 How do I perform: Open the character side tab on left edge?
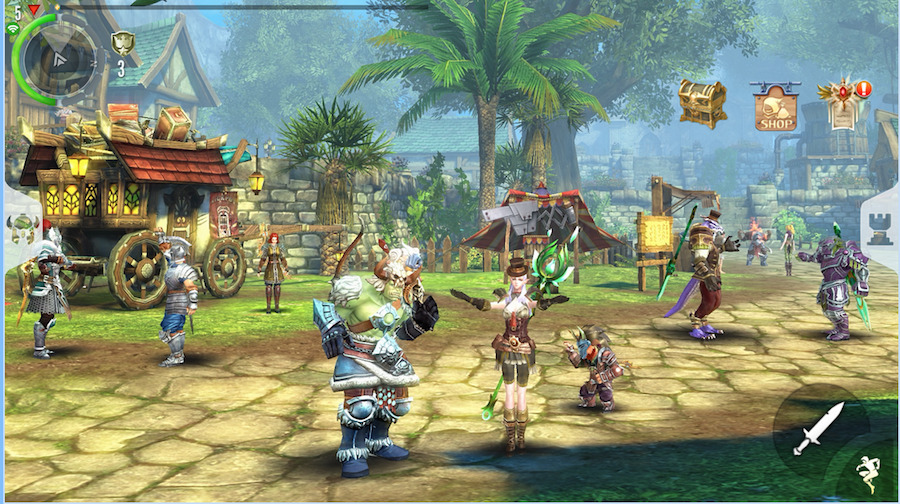tap(20, 227)
